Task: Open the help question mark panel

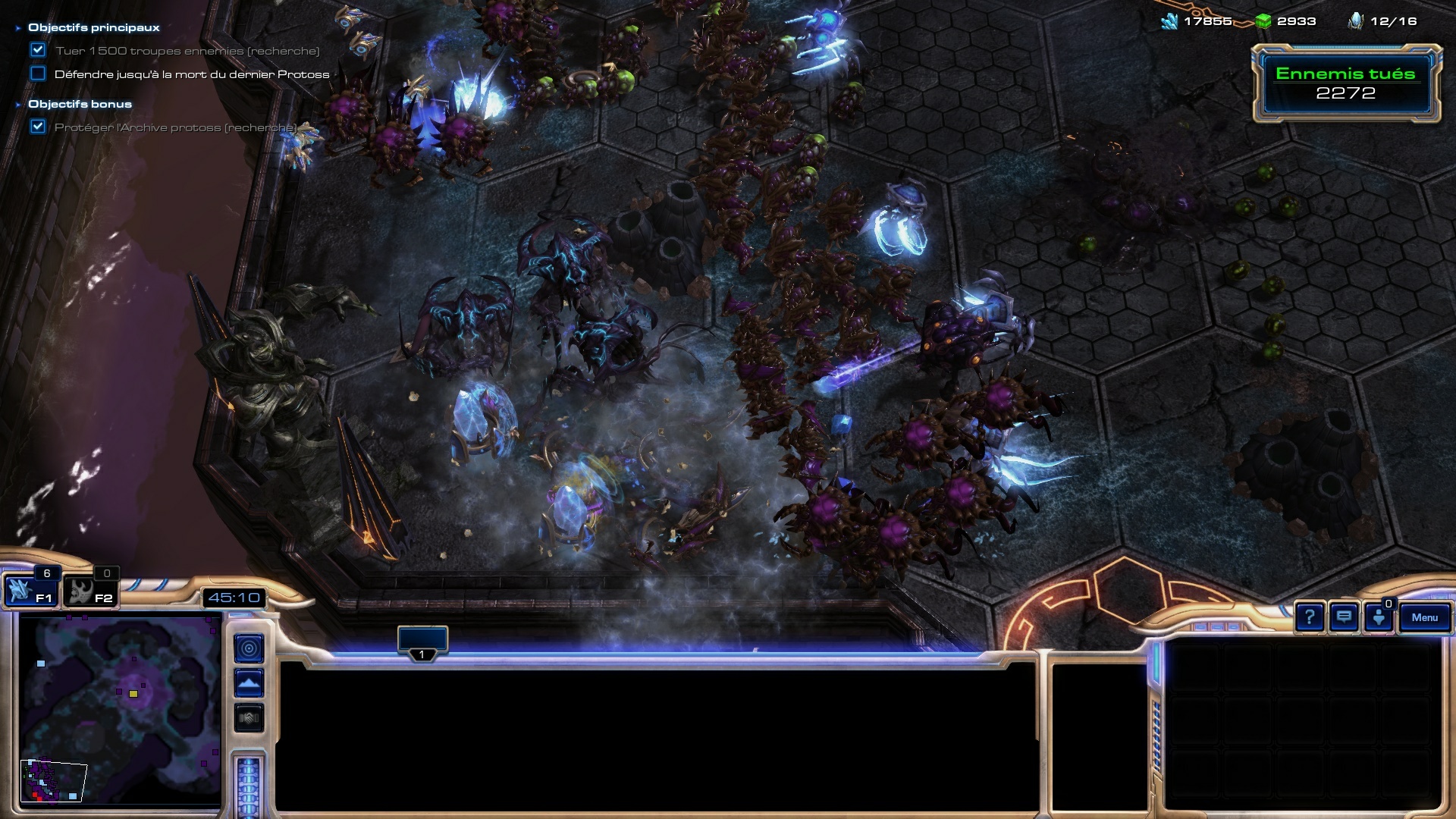Action: tap(1309, 617)
